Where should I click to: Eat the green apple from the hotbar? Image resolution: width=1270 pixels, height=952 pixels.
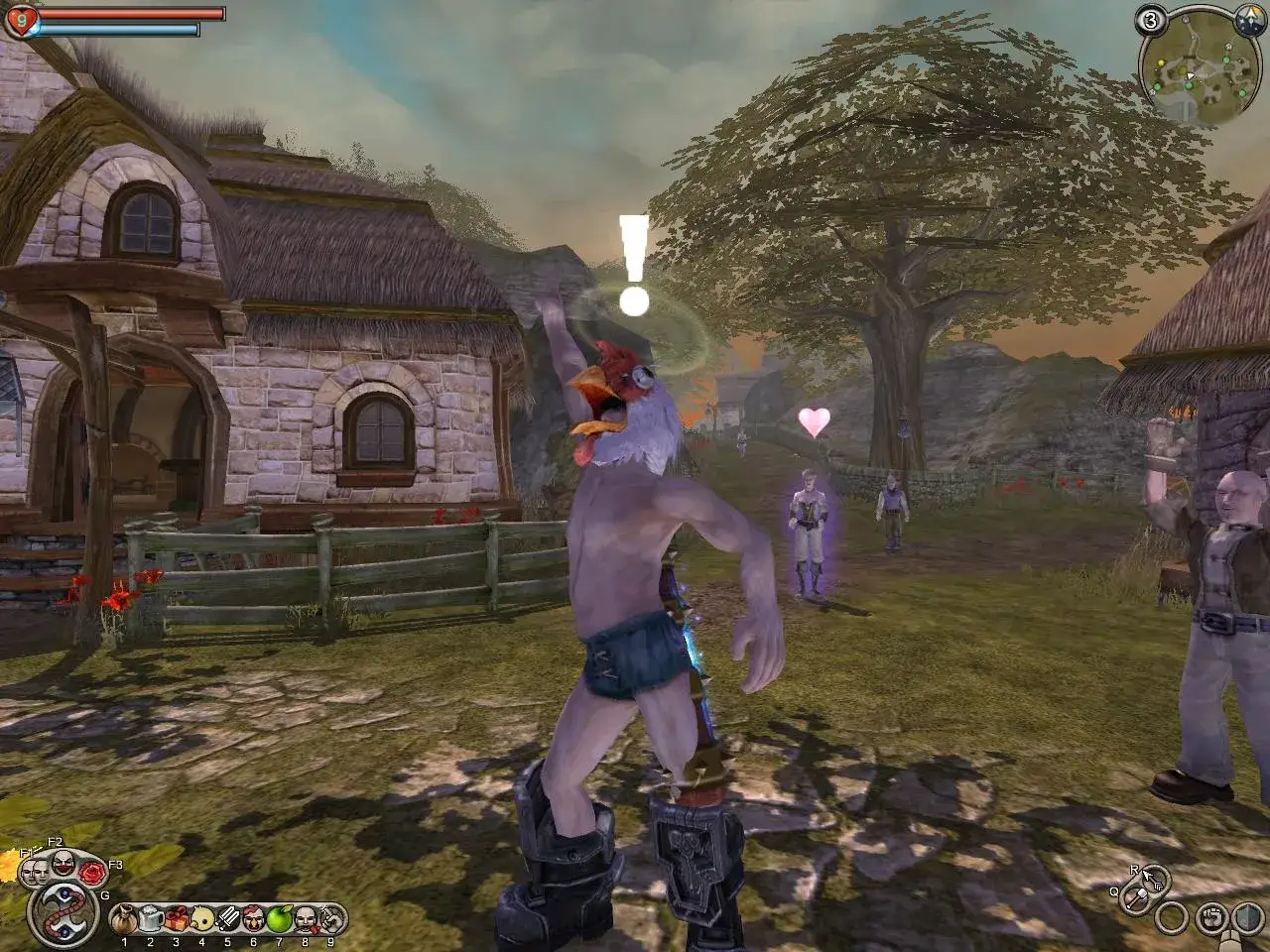279,919
